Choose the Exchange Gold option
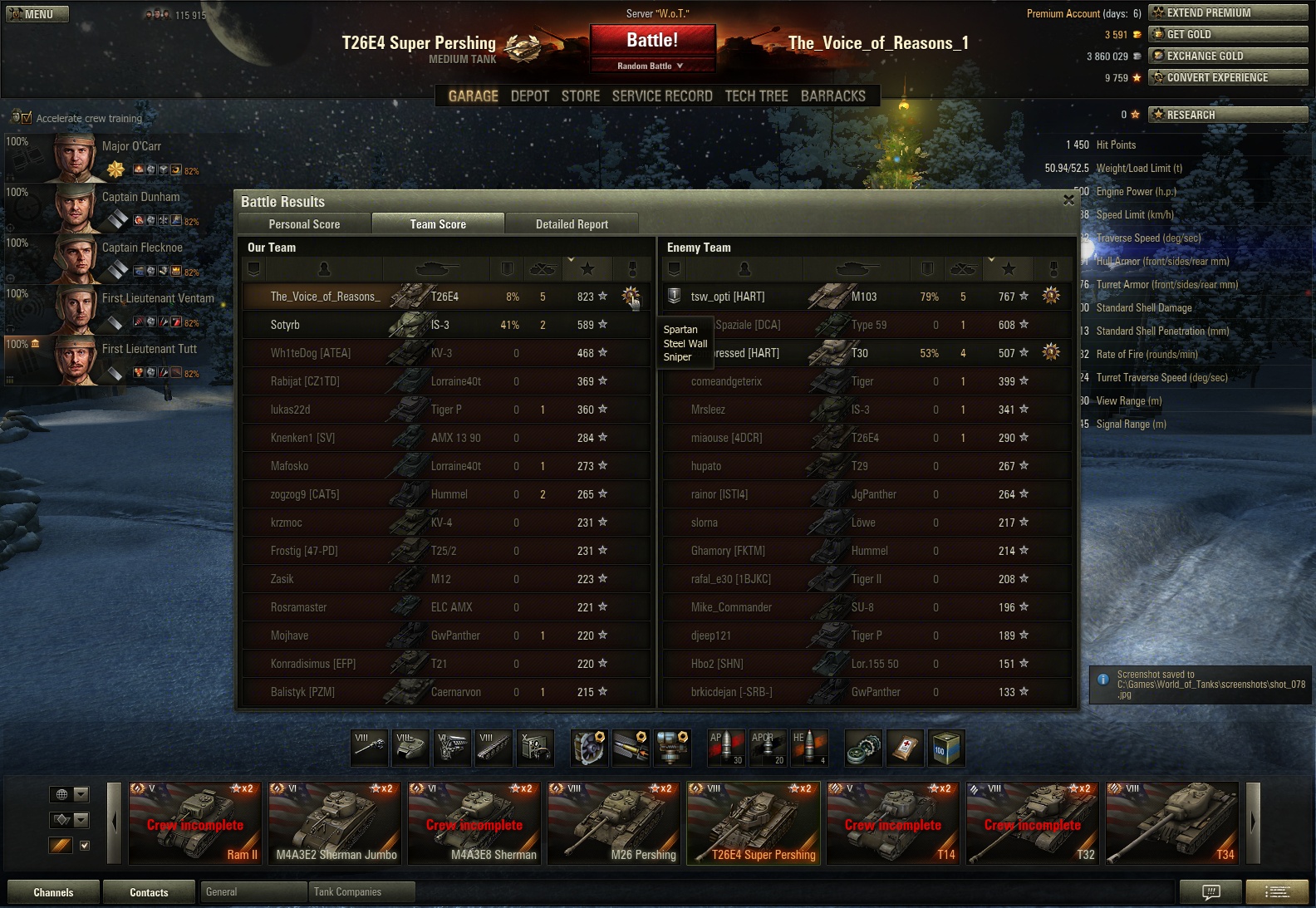The image size is (1316, 908). point(1228,56)
